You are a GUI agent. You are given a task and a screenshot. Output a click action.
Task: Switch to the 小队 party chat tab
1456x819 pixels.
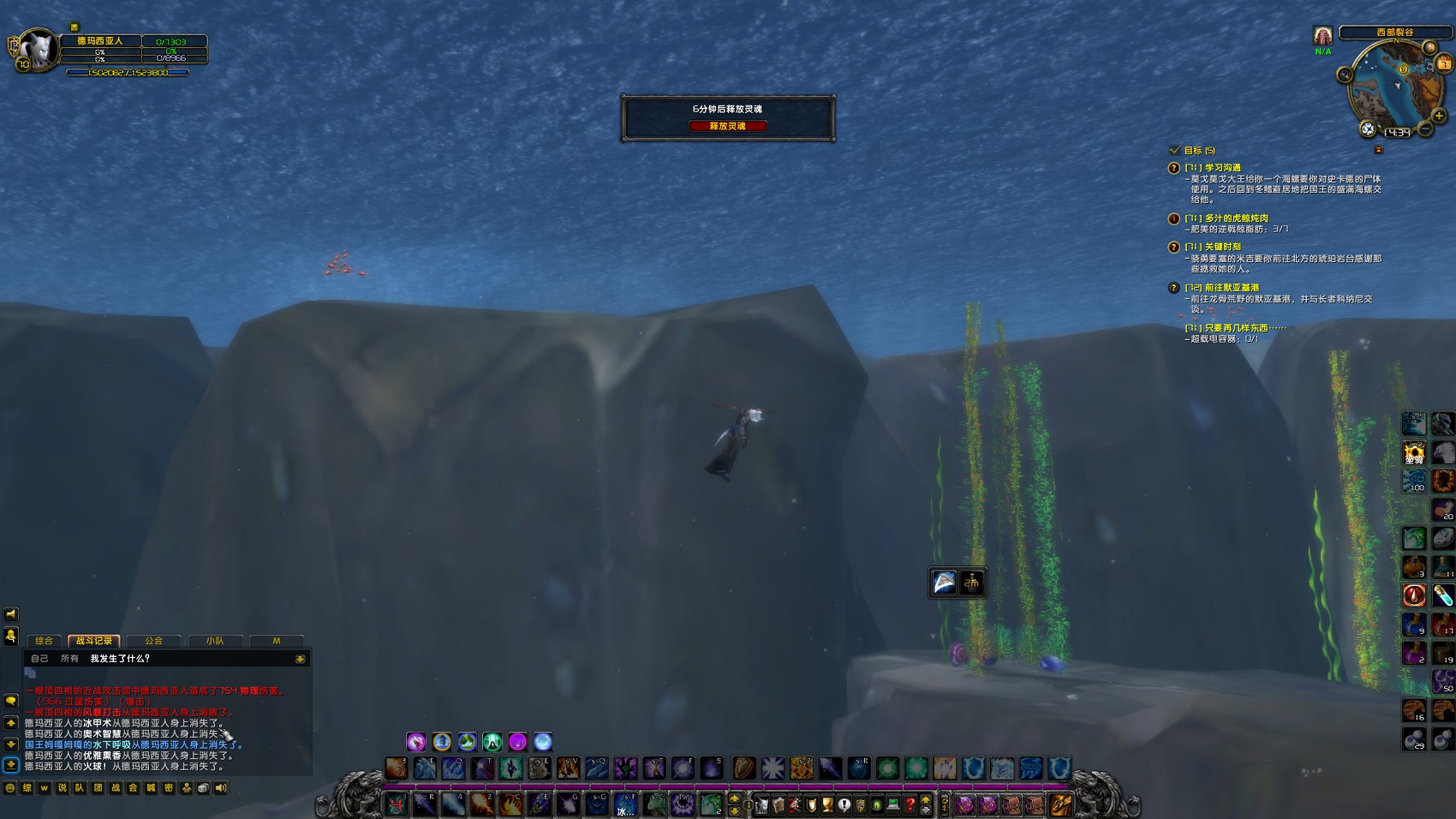pos(215,641)
